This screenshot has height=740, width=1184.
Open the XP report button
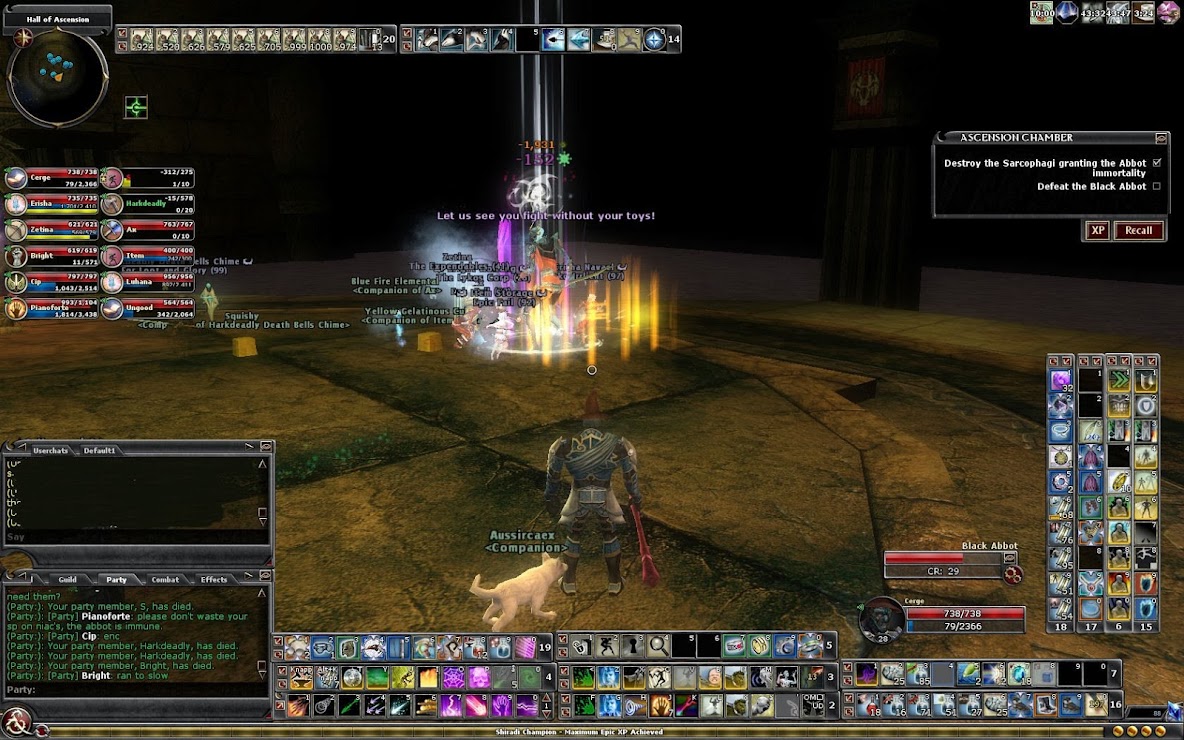point(1097,230)
